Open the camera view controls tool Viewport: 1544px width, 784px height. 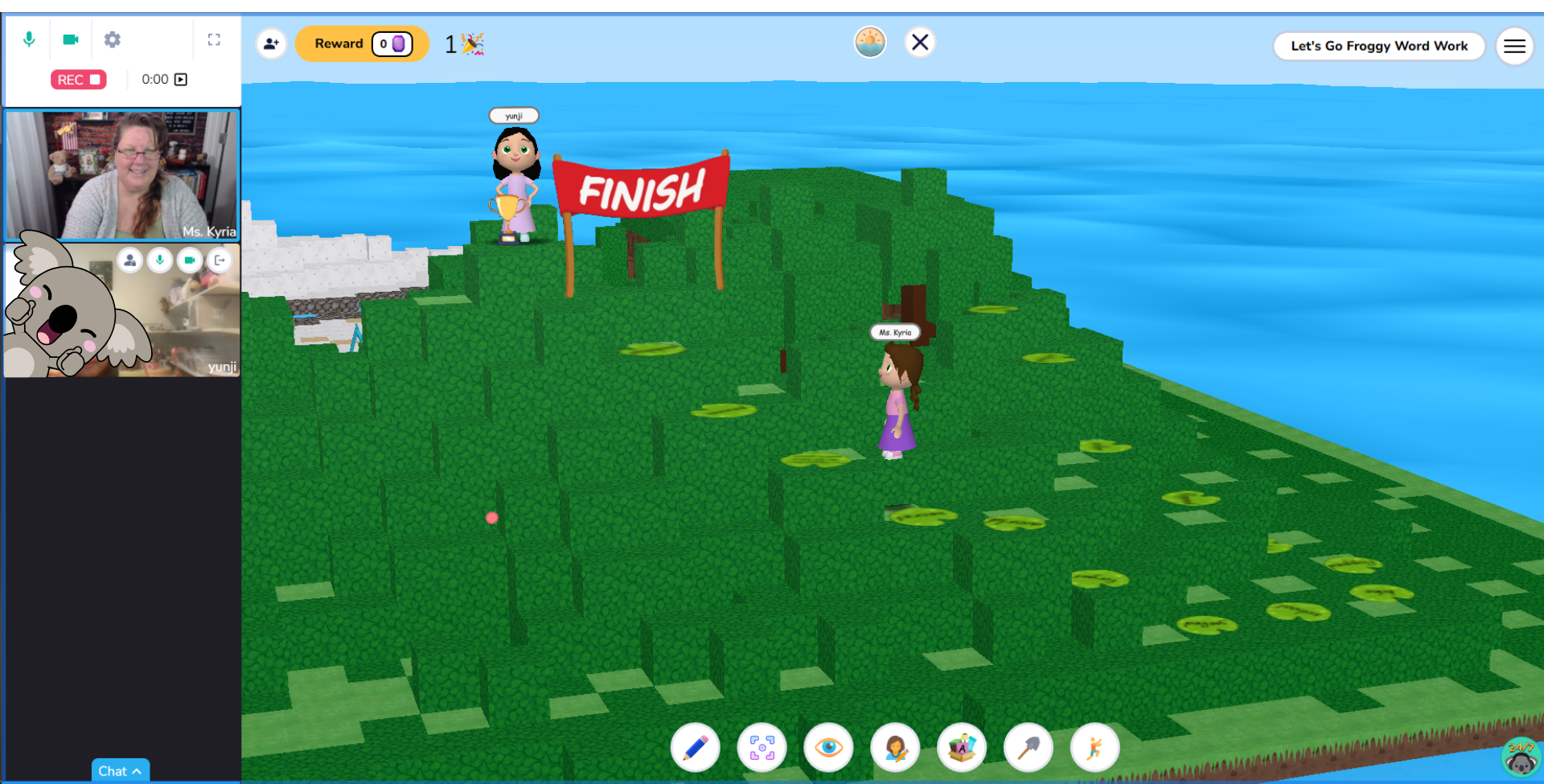click(x=762, y=747)
